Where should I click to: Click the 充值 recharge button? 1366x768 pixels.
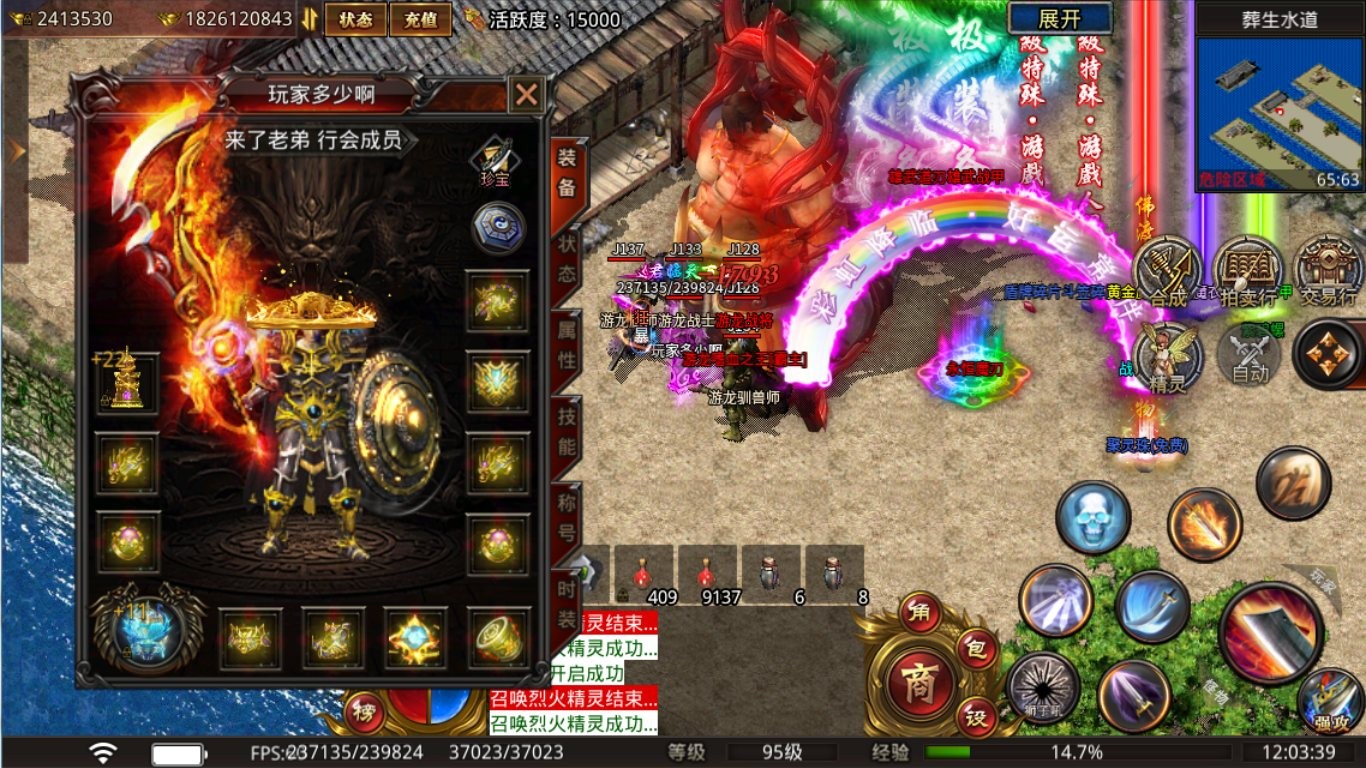(421, 19)
